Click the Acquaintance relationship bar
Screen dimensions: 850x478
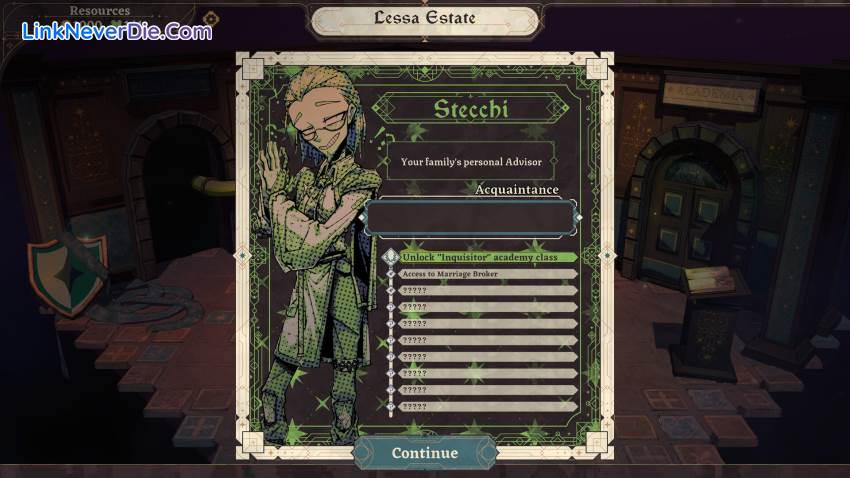pos(470,217)
